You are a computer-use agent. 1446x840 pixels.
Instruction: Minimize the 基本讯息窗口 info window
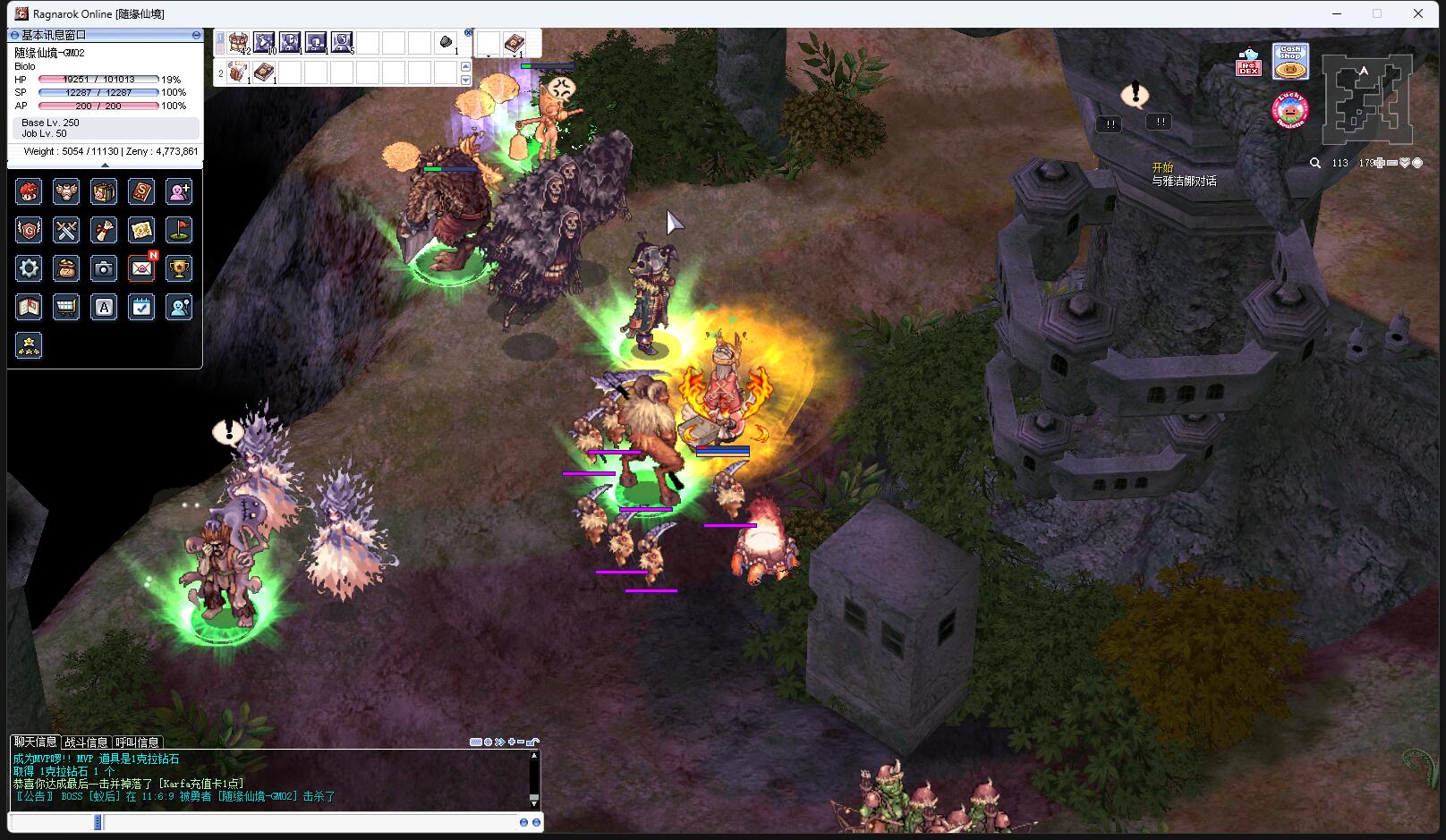[x=196, y=35]
